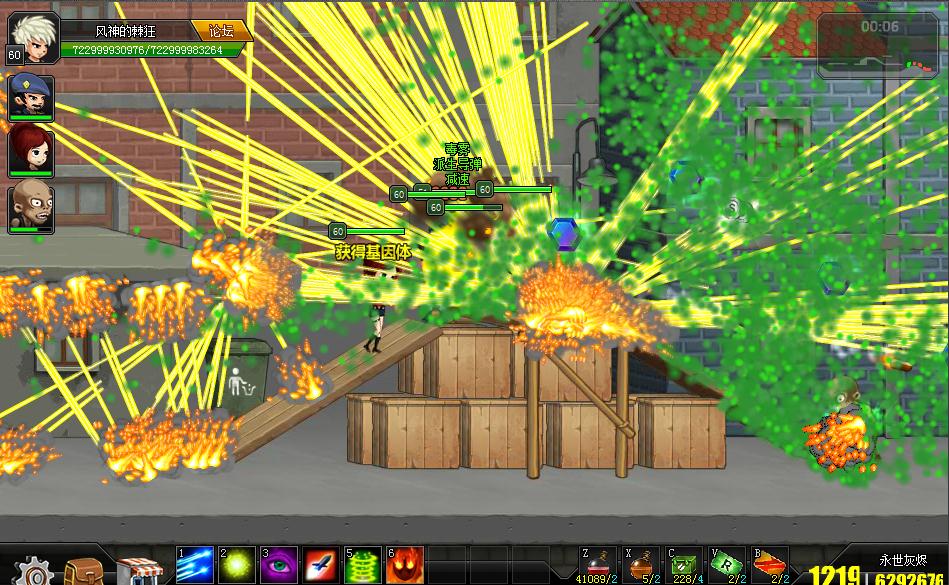Image resolution: width=949 pixels, height=585 pixels.
Task: Choose the red-haired girl teammate portrait
Action: click(31, 151)
